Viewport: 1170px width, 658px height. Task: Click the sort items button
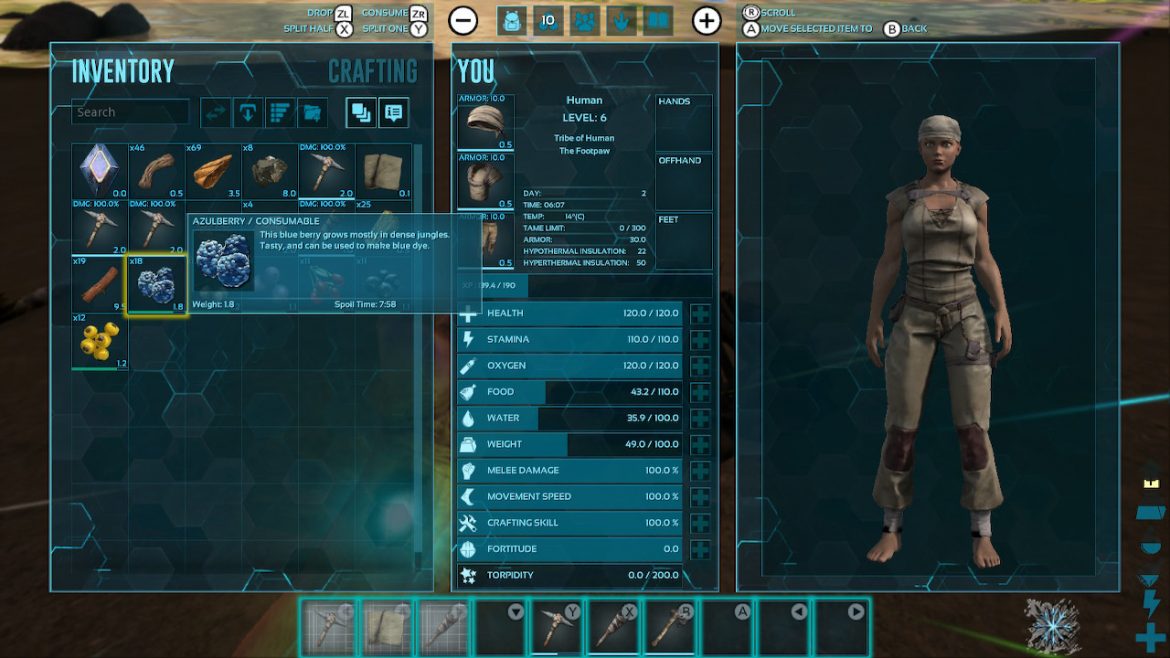tap(280, 113)
